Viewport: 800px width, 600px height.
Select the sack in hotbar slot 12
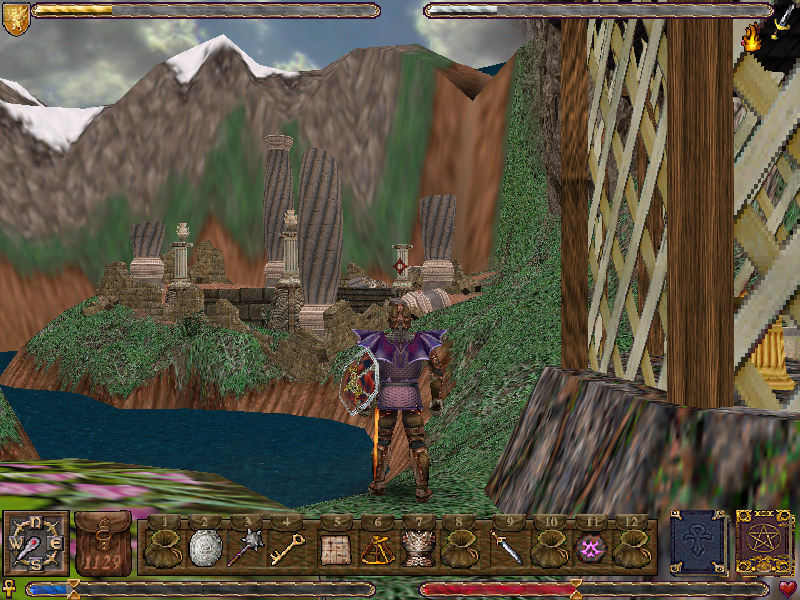pyautogui.click(x=630, y=548)
